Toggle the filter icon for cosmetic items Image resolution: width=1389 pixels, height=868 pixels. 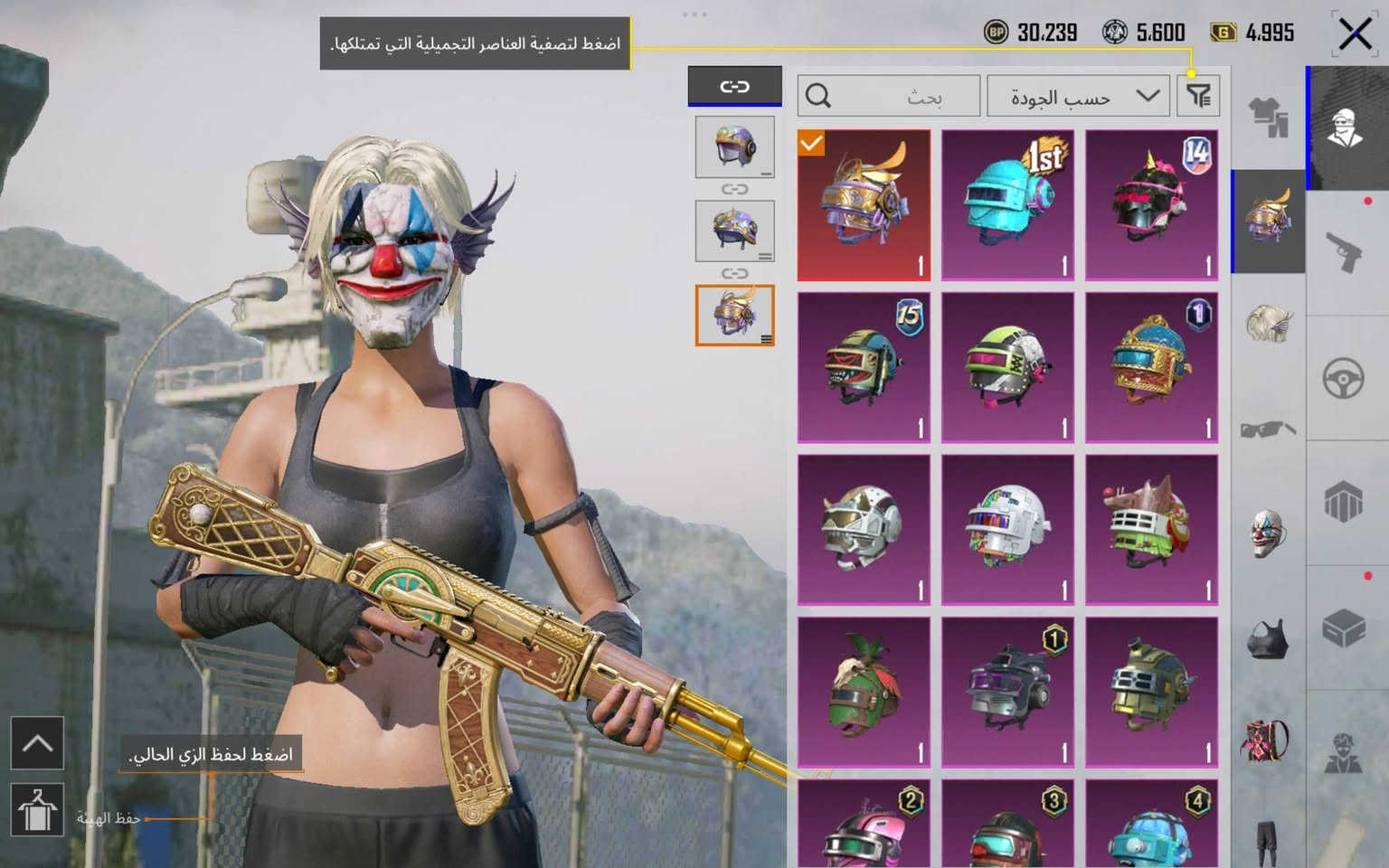pos(1198,96)
